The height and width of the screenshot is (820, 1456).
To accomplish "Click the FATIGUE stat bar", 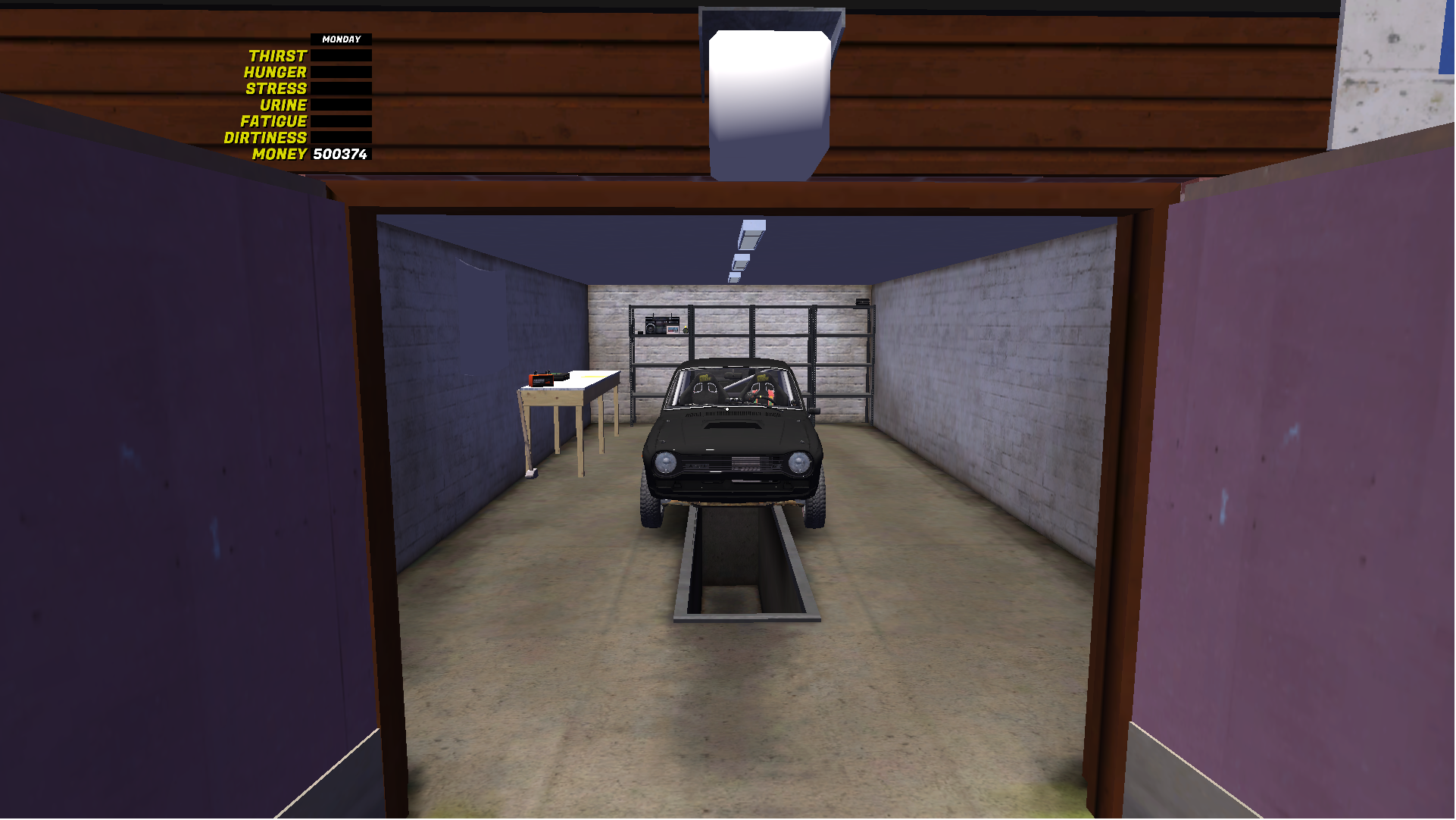I will point(339,120).
